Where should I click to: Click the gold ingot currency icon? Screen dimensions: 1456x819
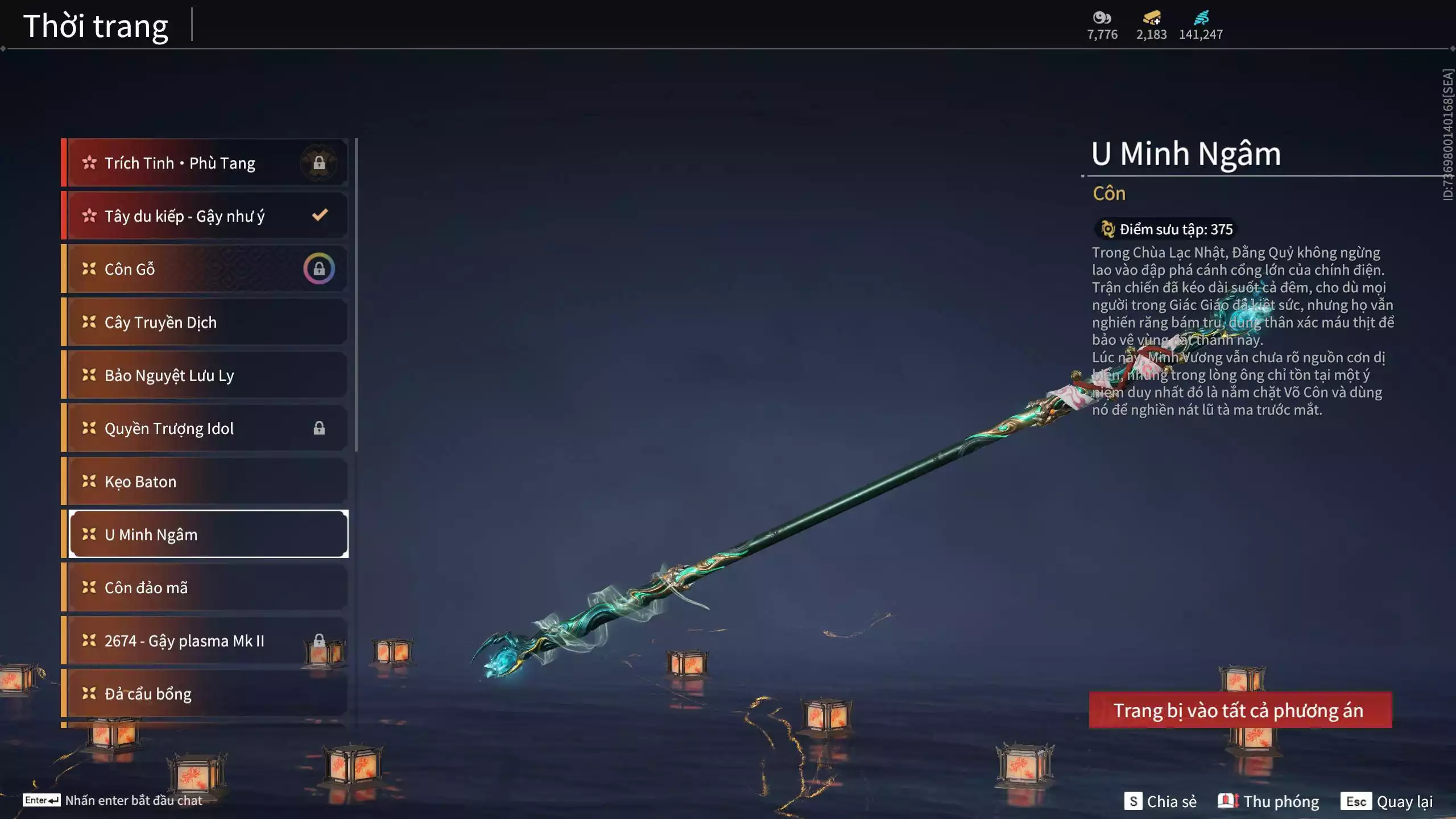pos(1152,18)
